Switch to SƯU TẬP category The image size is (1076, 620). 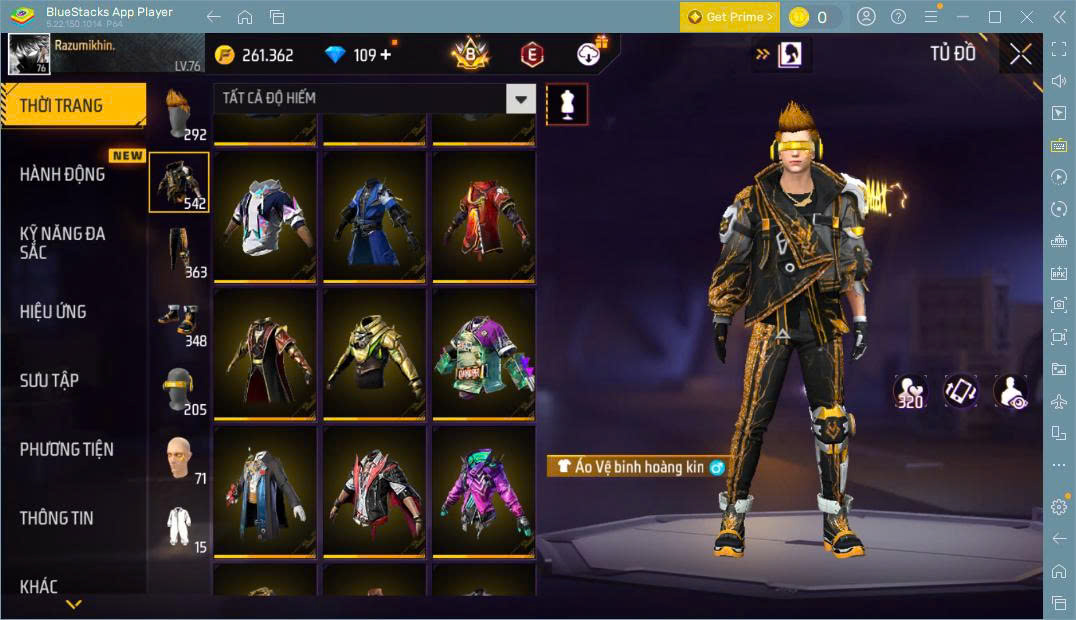pos(49,380)
